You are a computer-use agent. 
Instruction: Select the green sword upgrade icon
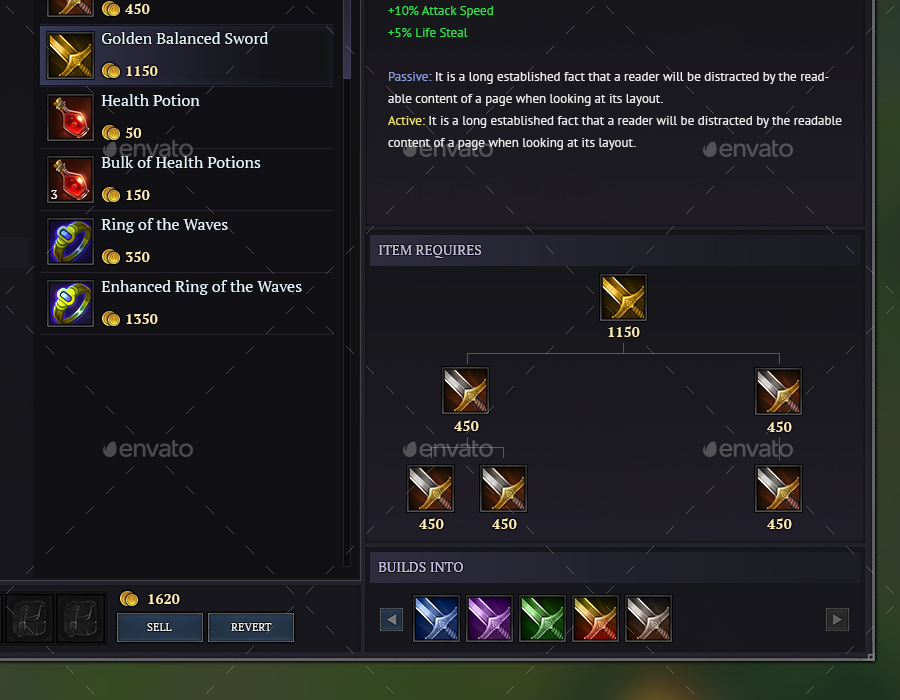point(543,619)
